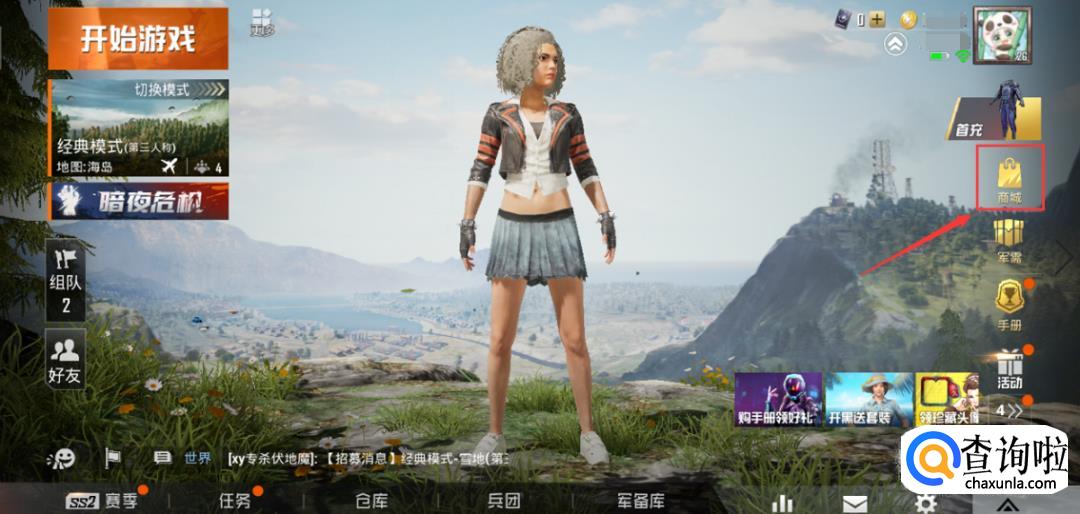Open the 组队 team panel
The width and height of the screenshot is (1080, 514).
pyautogui.click(x=66, y=282)
